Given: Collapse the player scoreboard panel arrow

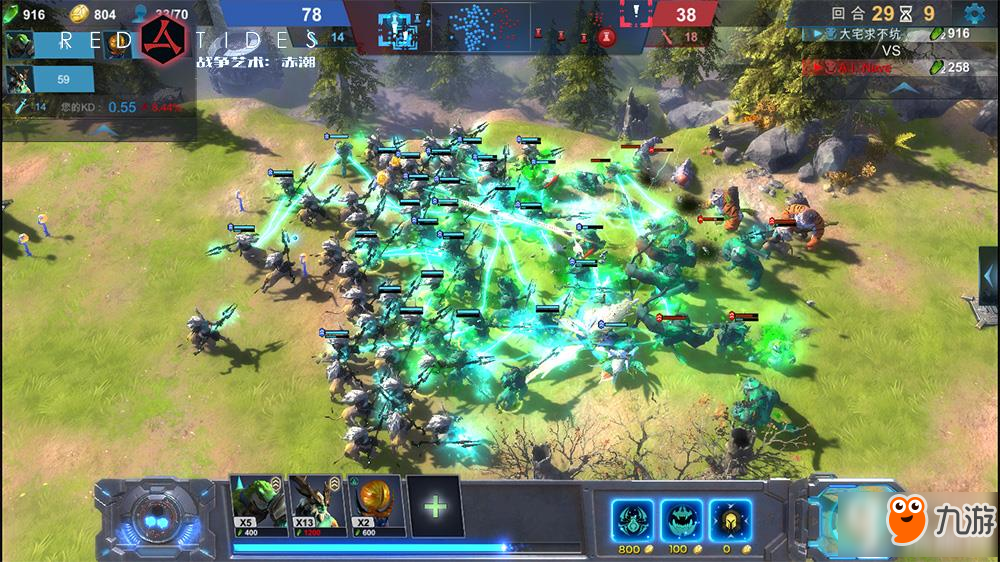Looking at the screenshot, I should (904, 87).
